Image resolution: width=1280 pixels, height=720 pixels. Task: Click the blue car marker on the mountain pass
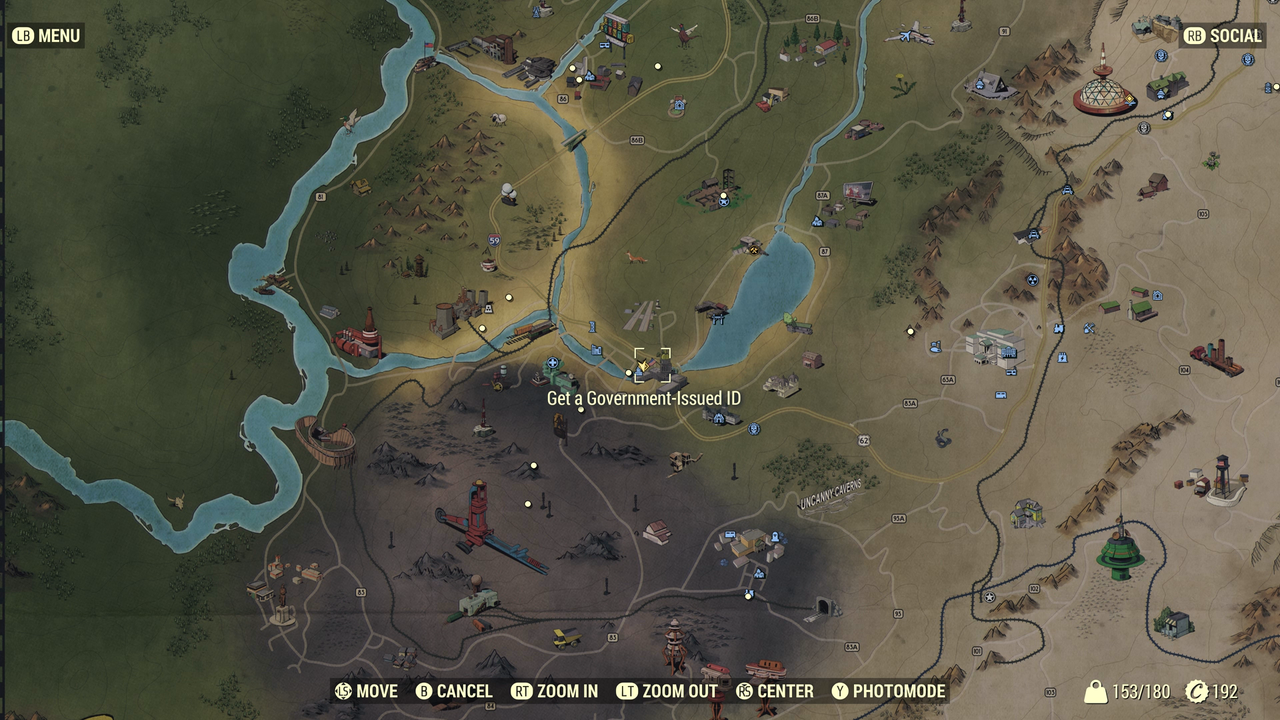coord(1033,234)
